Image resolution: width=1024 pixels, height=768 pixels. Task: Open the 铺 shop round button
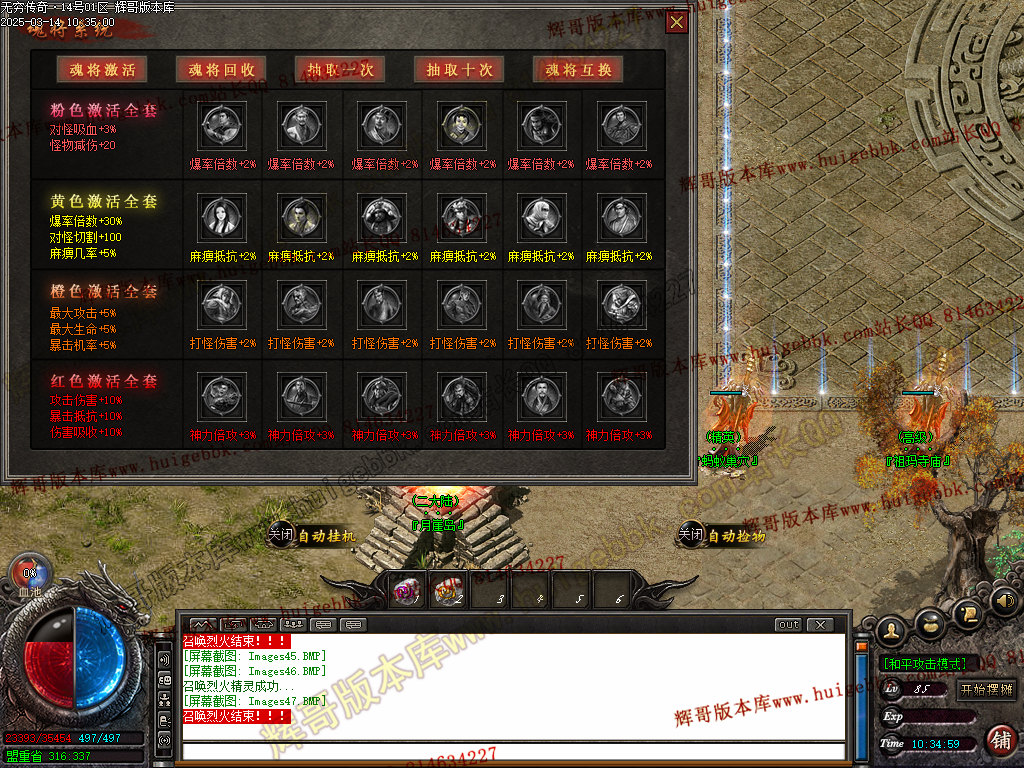pyautogui.click(x=1000, y=740)
